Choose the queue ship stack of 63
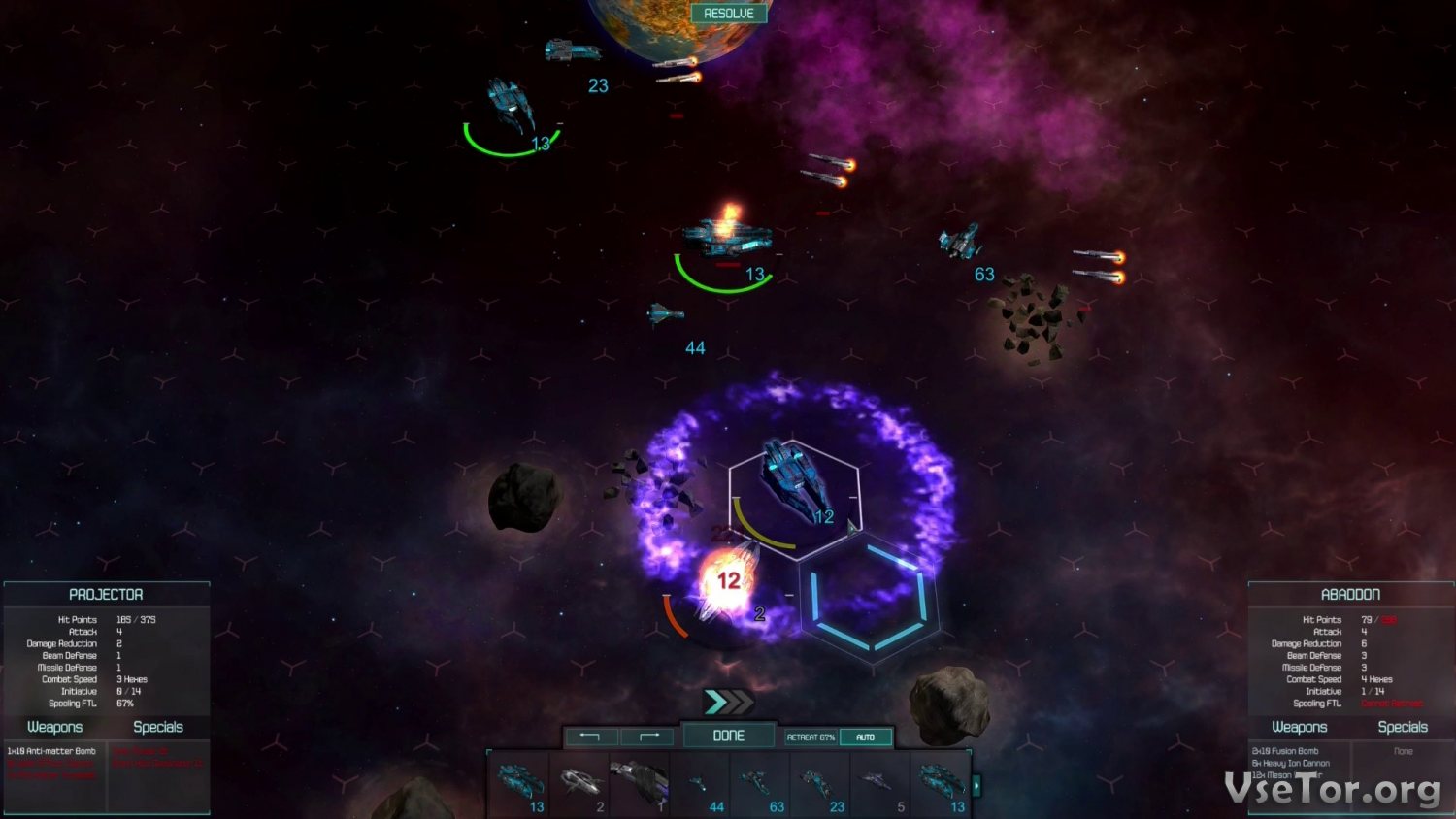Viewport: 1456px width, 819px height. pos(760,783)
